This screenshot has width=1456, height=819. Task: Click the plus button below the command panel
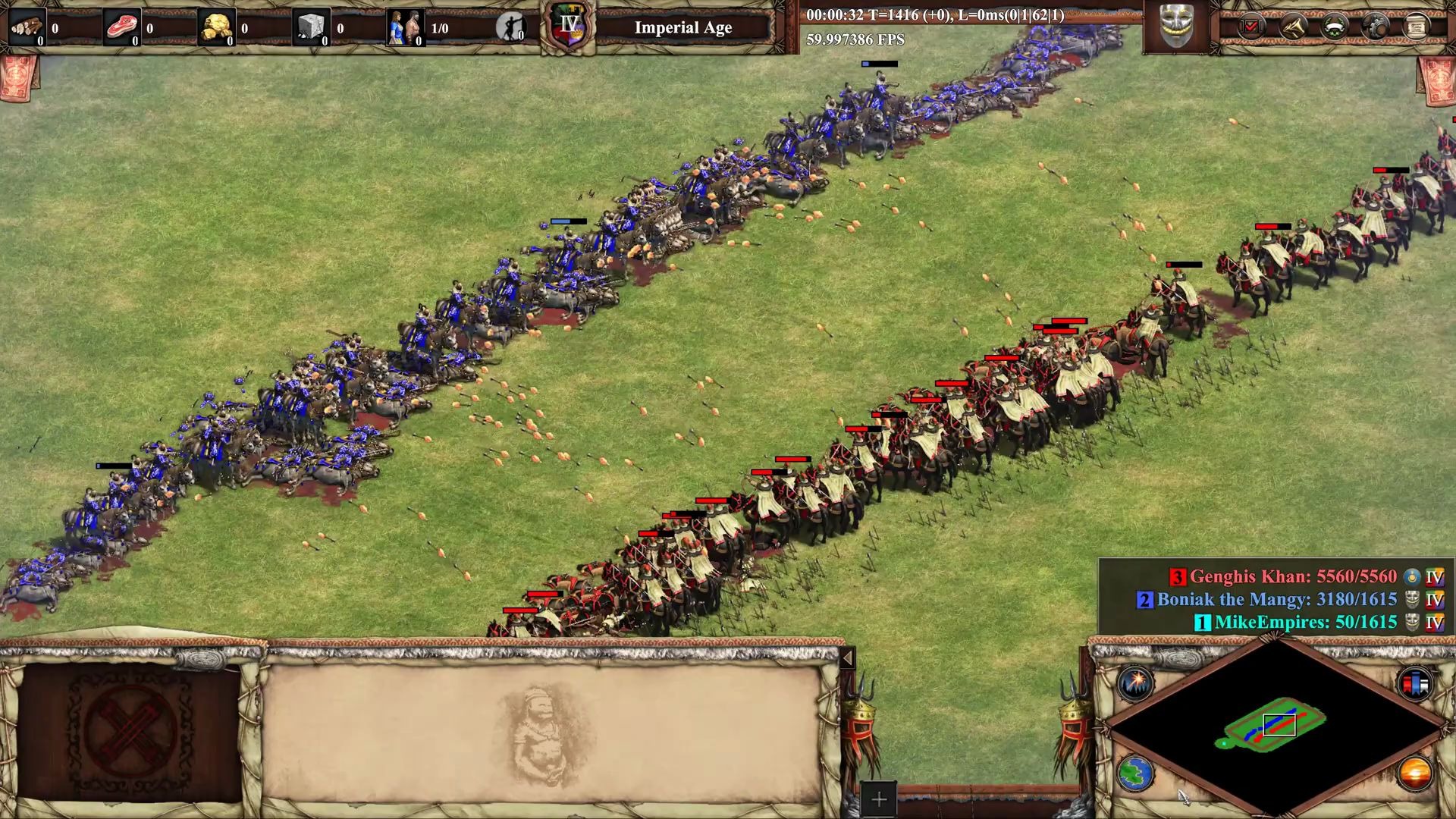pyautogui.click(x=878, y=799)
